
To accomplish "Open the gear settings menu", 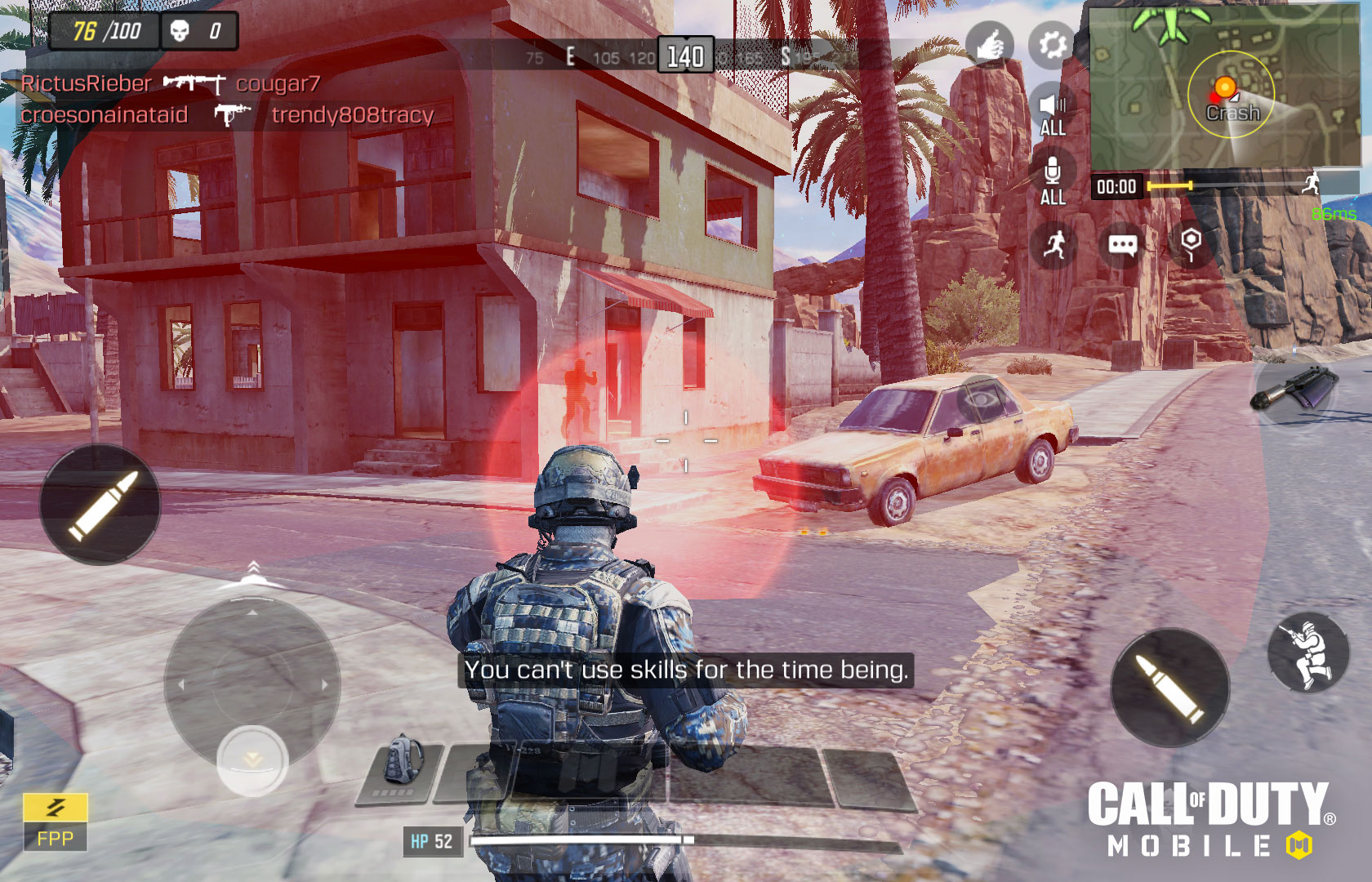I will (x=1052, y=45).
